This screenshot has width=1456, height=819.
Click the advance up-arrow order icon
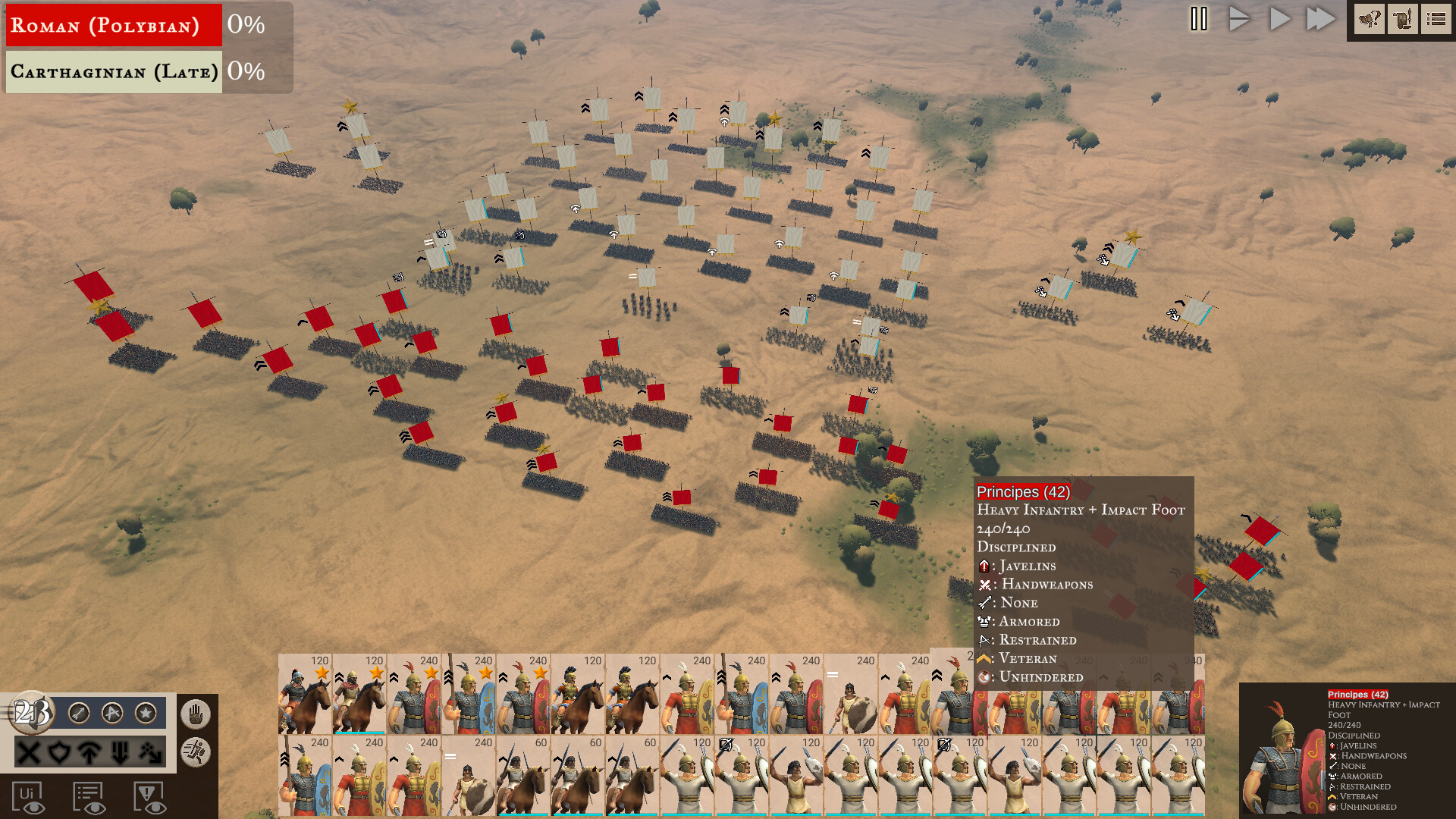coord(89,753)
